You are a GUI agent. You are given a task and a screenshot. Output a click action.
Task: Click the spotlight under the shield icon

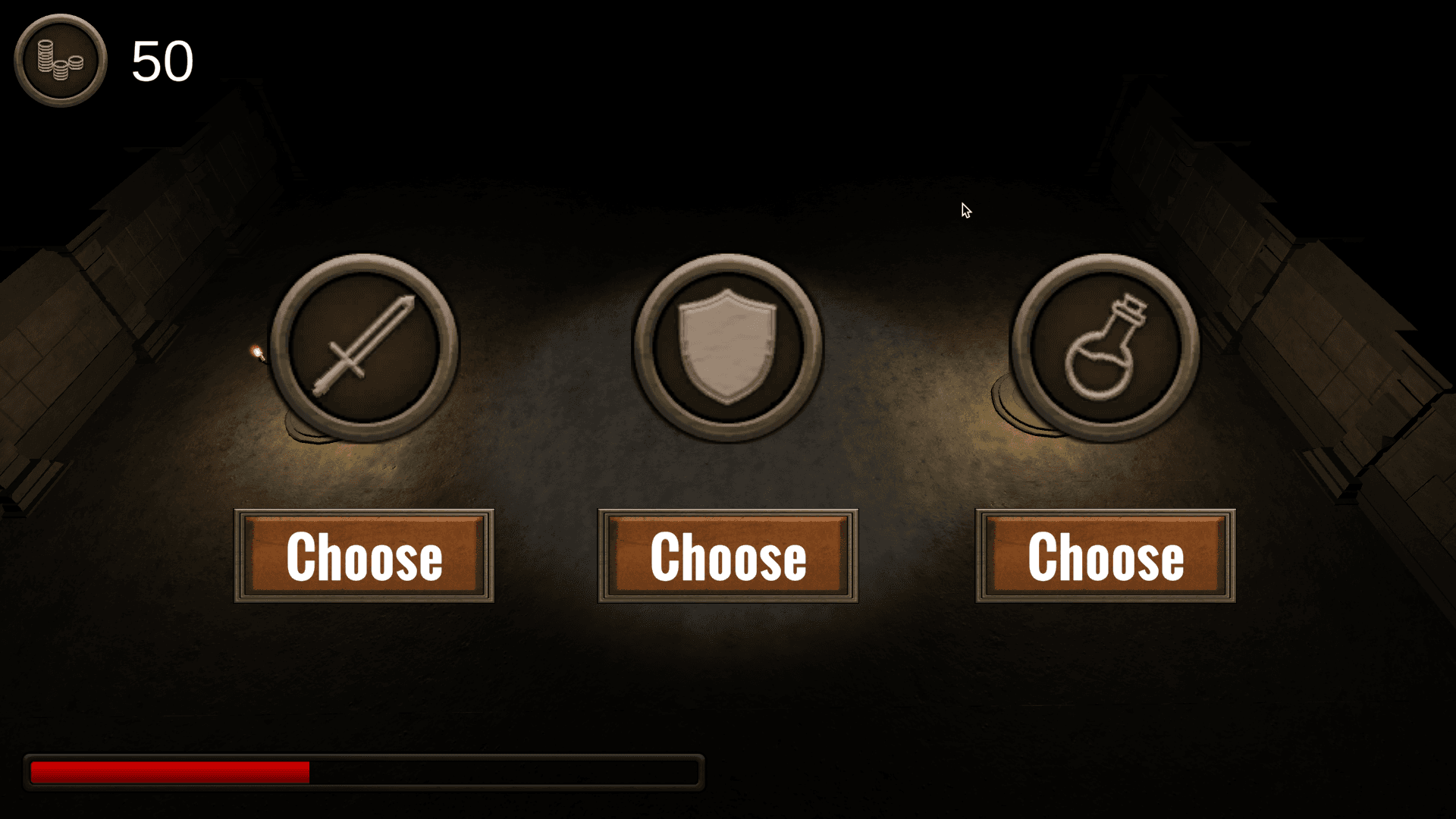pyautogui.click(x=726, y=470)
